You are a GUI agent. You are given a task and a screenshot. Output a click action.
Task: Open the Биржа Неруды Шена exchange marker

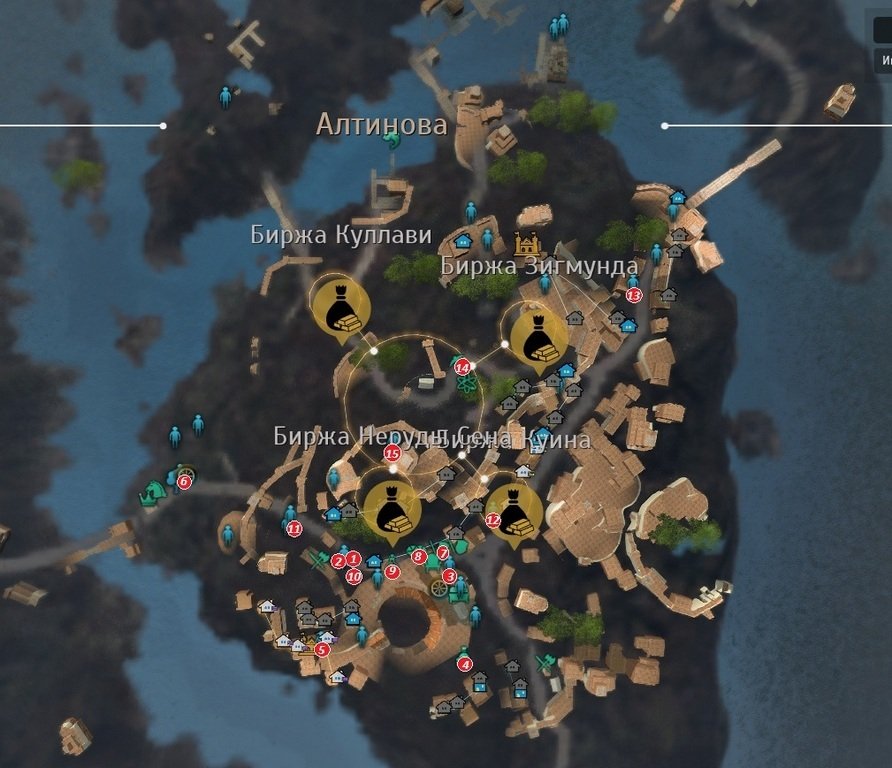pyautogui.click(x=391, y=509)
